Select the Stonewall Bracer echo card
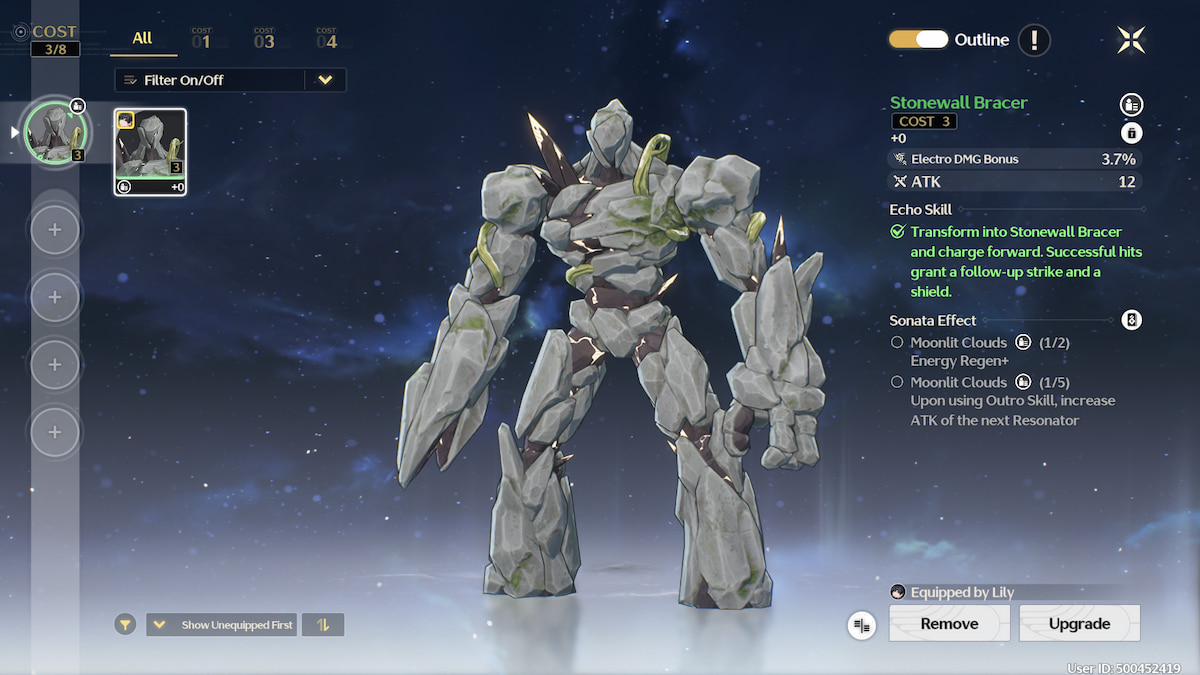Viewport: 1200px width, 675px height. pos(150,152)
